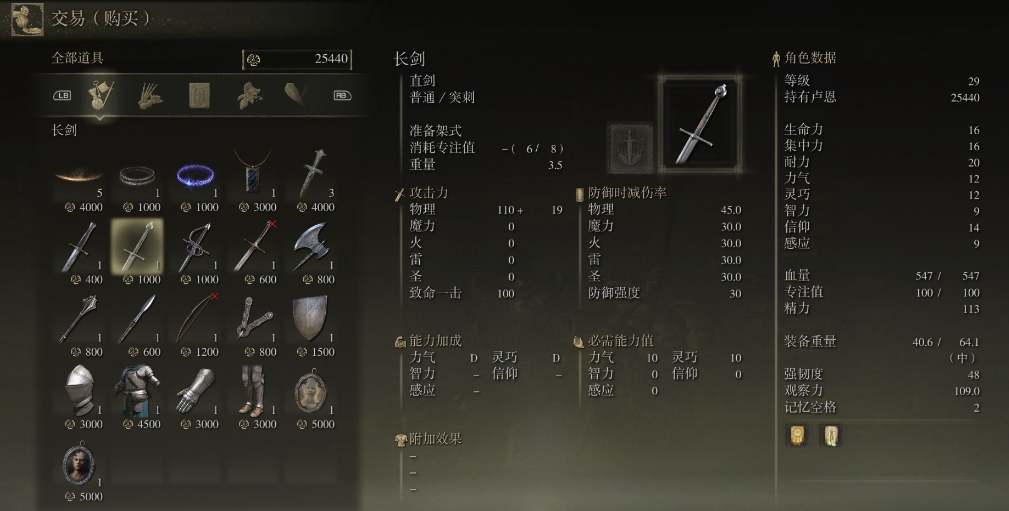This screenshot has height=511, width=1009.
Task: Choose the short sword costing 400
Action: (x=80, y=247)
